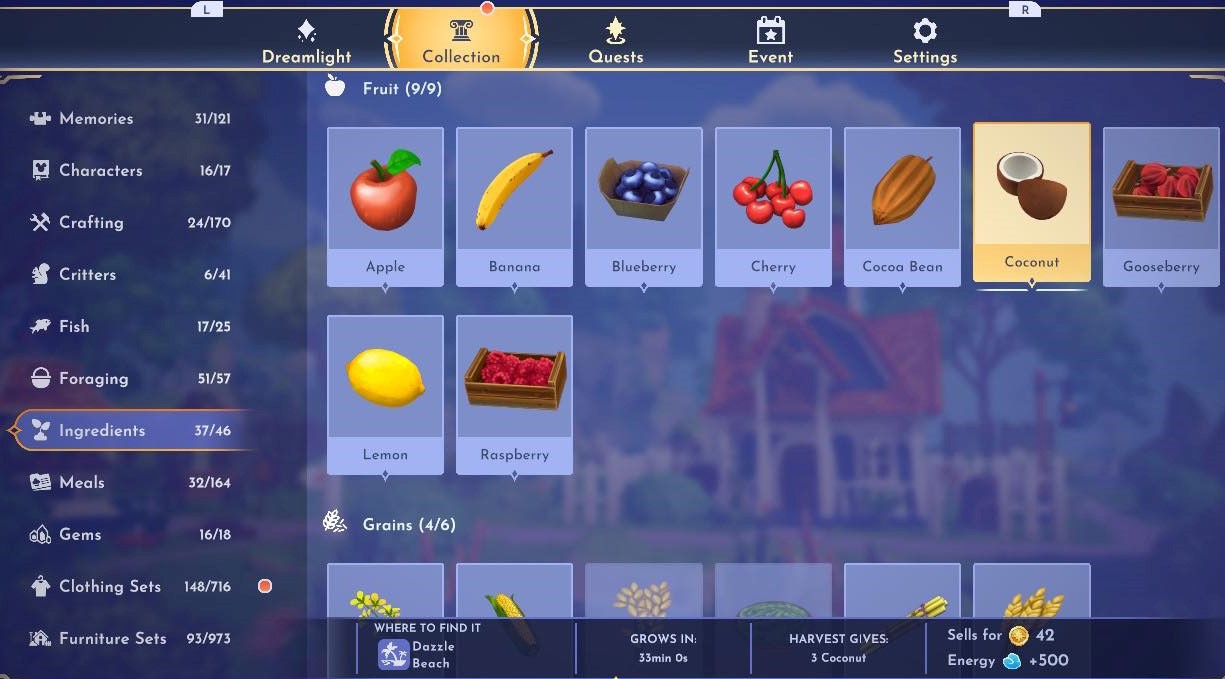Go to the Event tab

(770, 43)
